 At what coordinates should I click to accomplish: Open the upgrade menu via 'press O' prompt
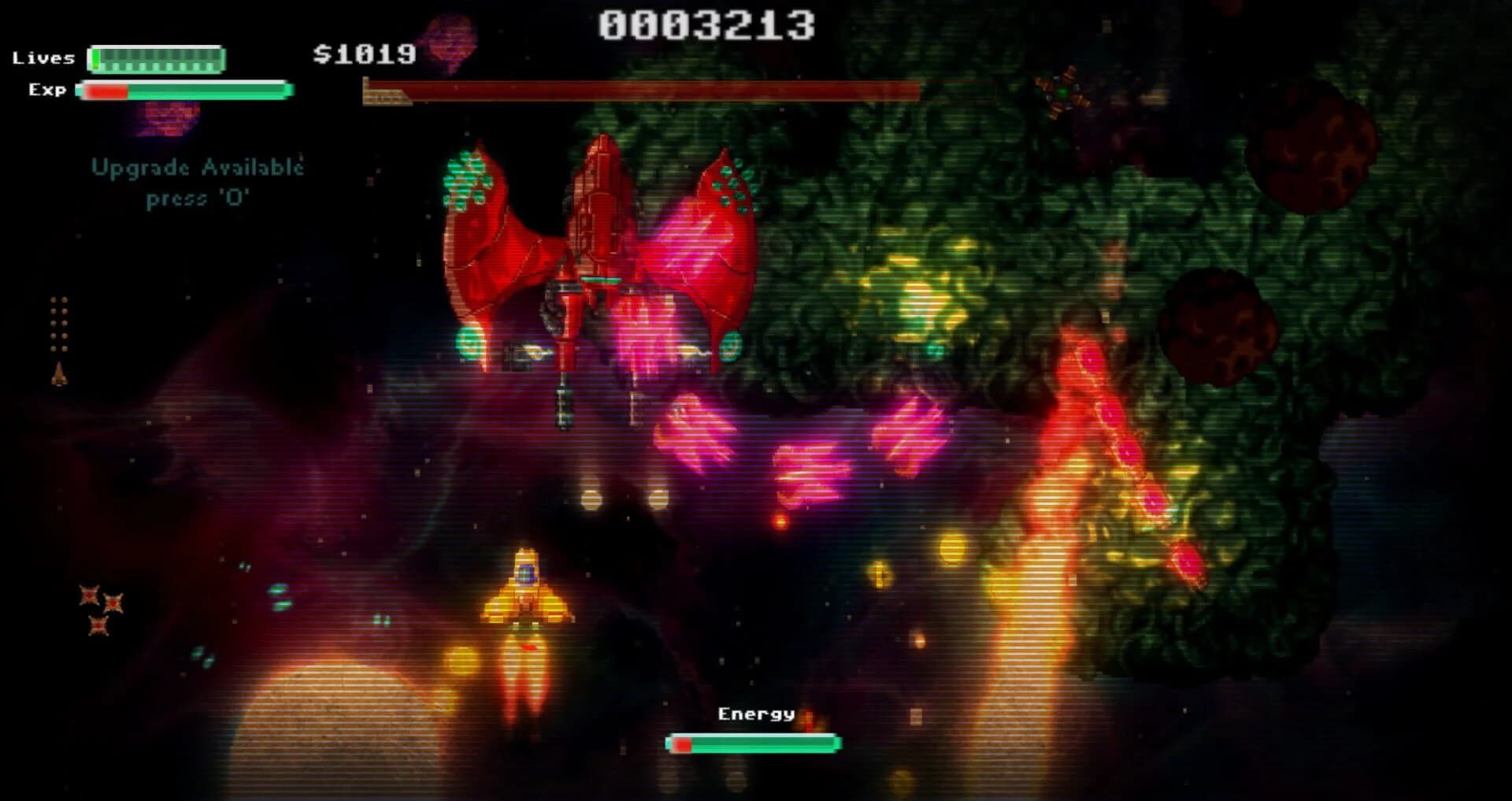click(x=198, y=199)
